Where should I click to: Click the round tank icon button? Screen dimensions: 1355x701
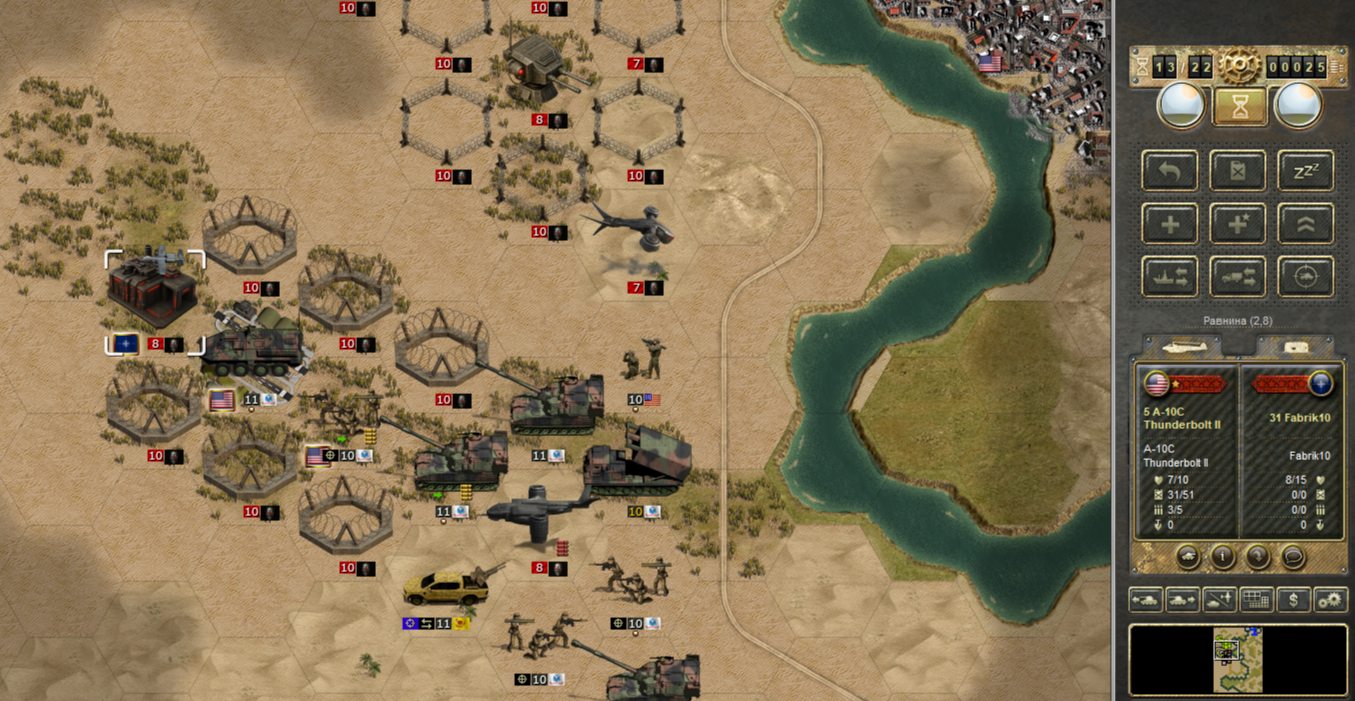pyautogui.click(x=1187, y=556)
